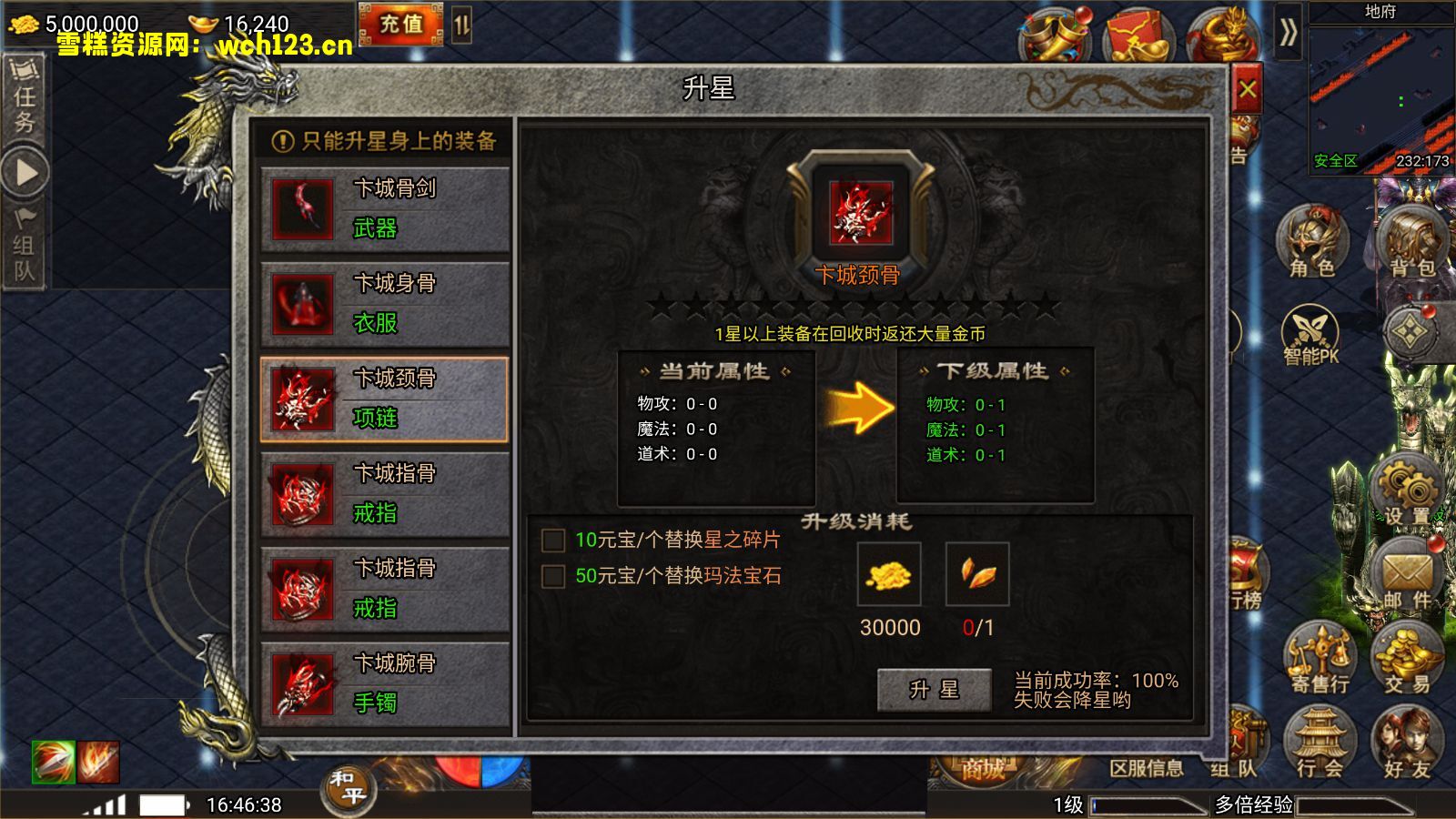Switch the 和平 attack mode
This screenshot has width=1456, height=819.
coord(350,790)
